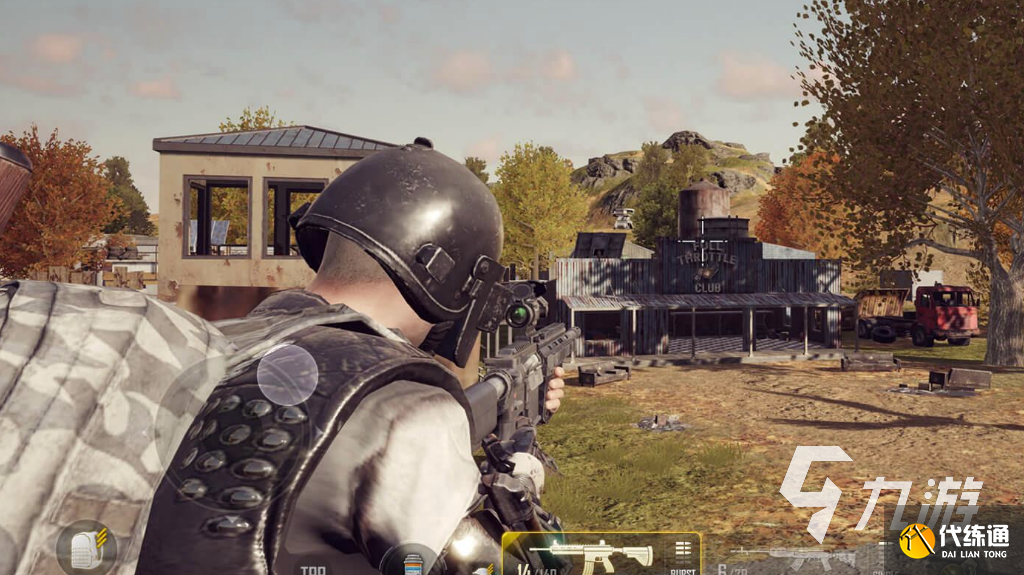Toggle the BURST fire mode button
Image resolution: width=1024 pixels, height=575 pixels.
tap(683, 556)
